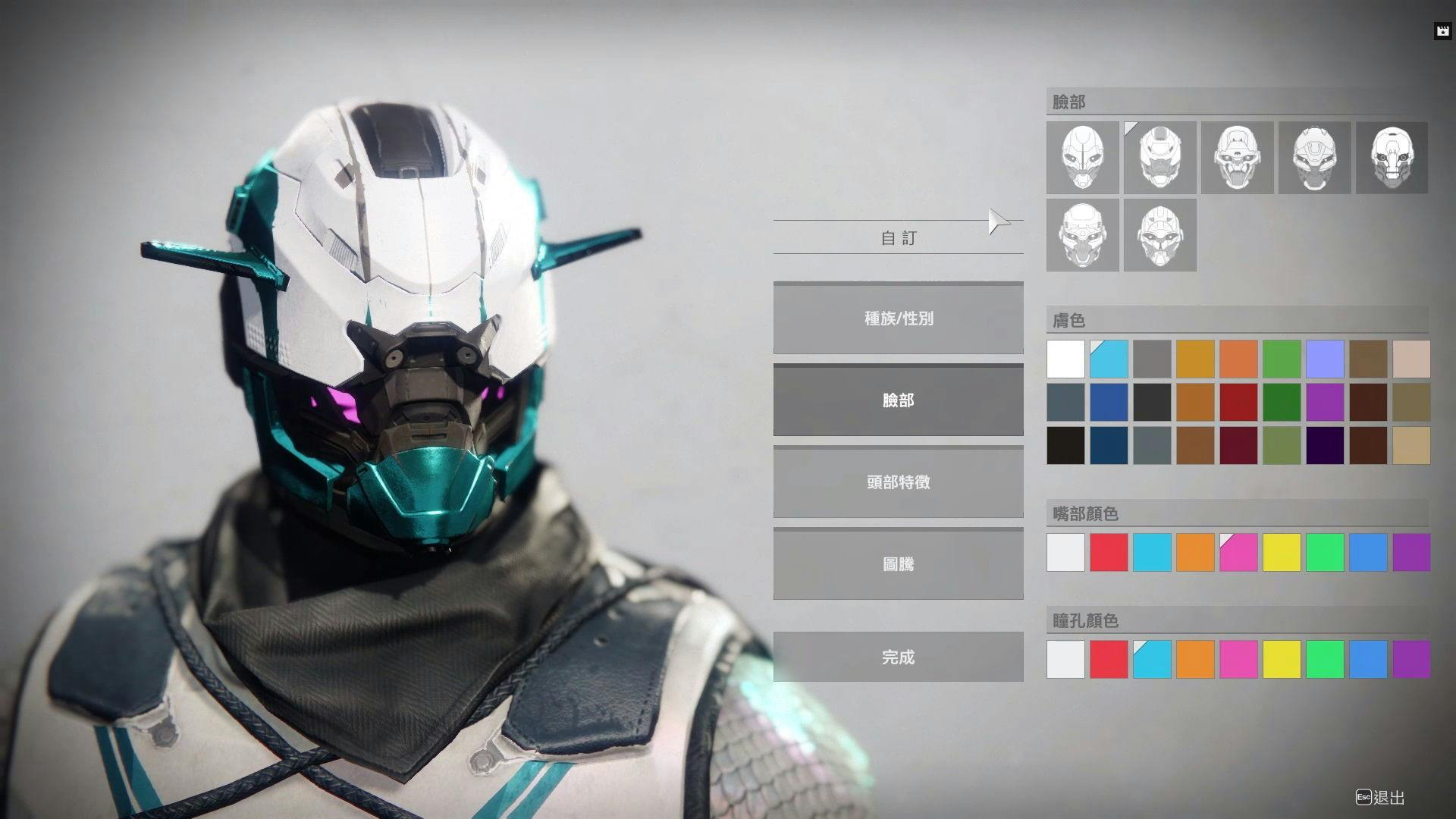Choose the 圖騰 menu entry
This screenshot has height=819, width=1456.
(898, 564)
